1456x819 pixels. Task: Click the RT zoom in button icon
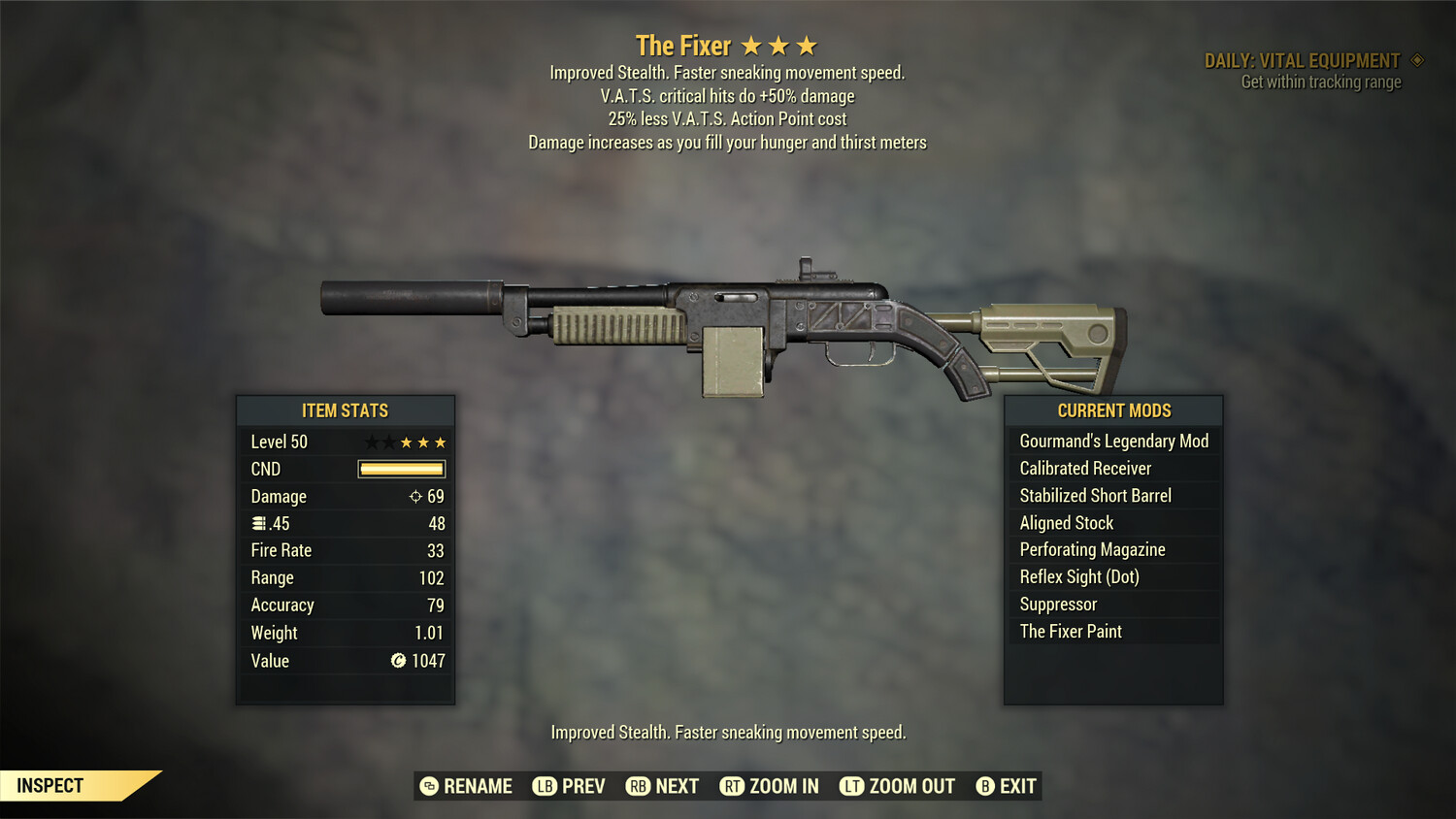(x=733, y=786)
